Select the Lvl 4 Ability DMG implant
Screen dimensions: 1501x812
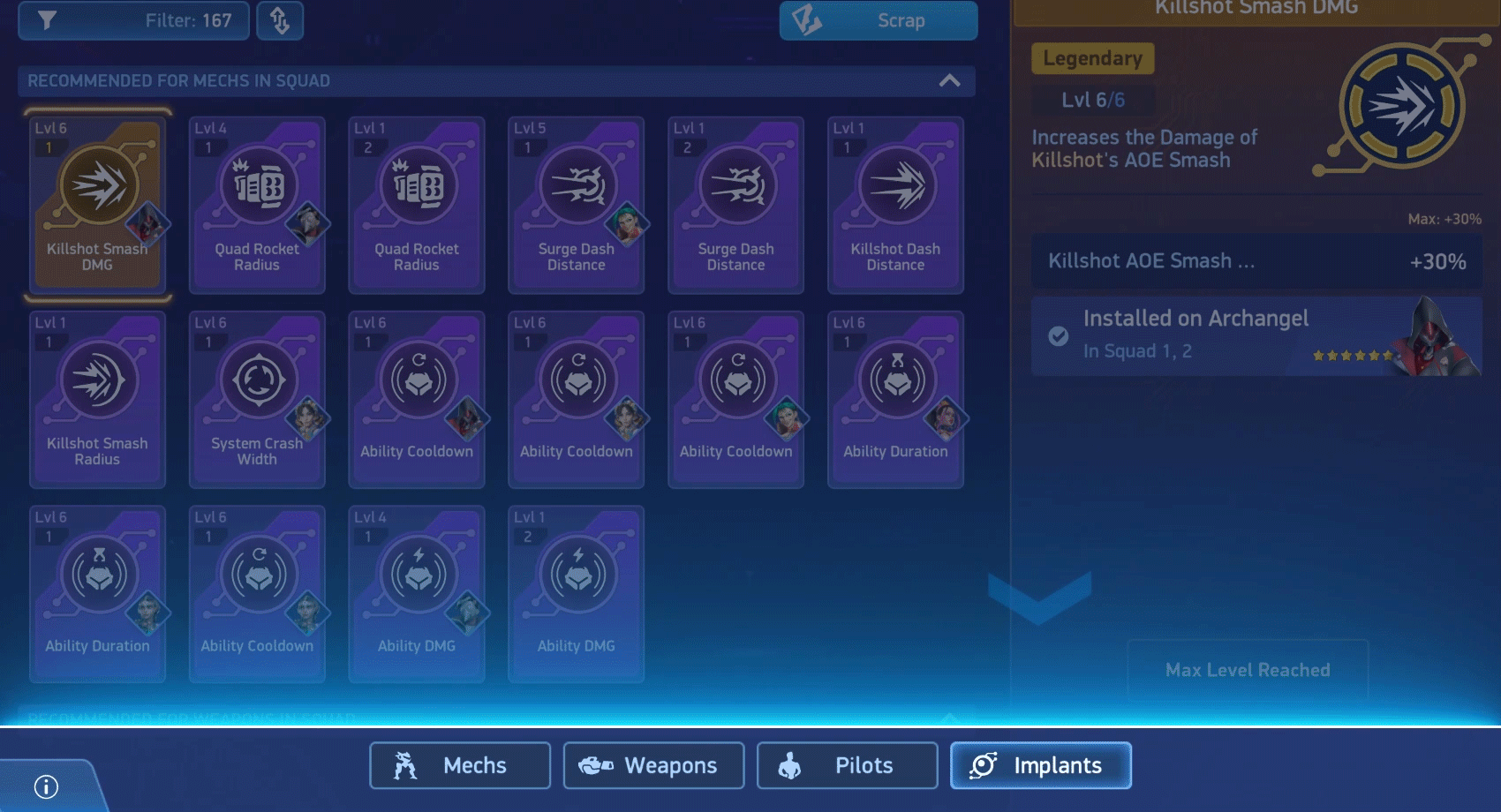pyautogui.click(x=417, y=591)
